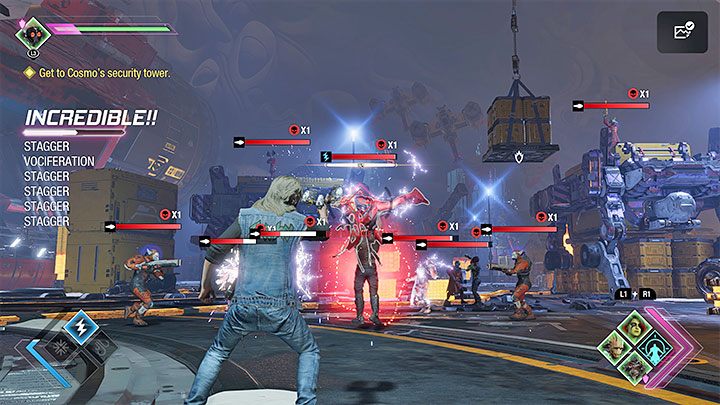Click the image gallery overlay button

click(683, 32)
